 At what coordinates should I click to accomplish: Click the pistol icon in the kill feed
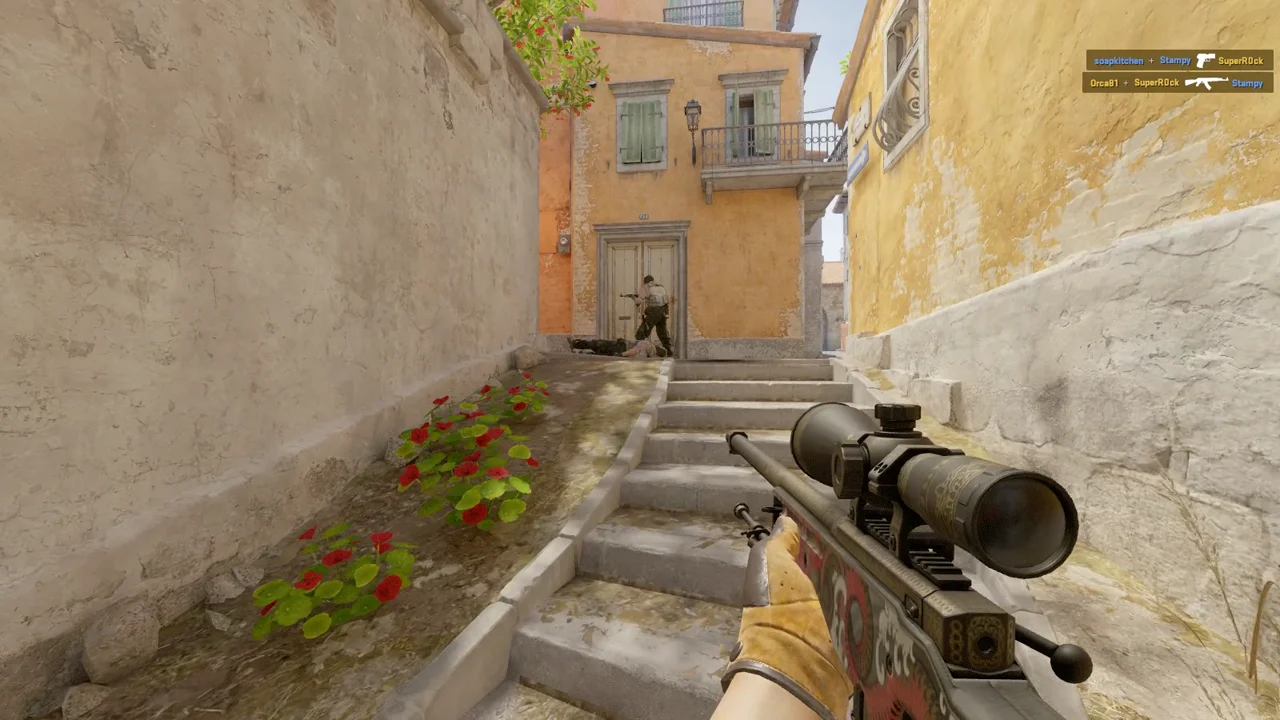pos(1205,60)
